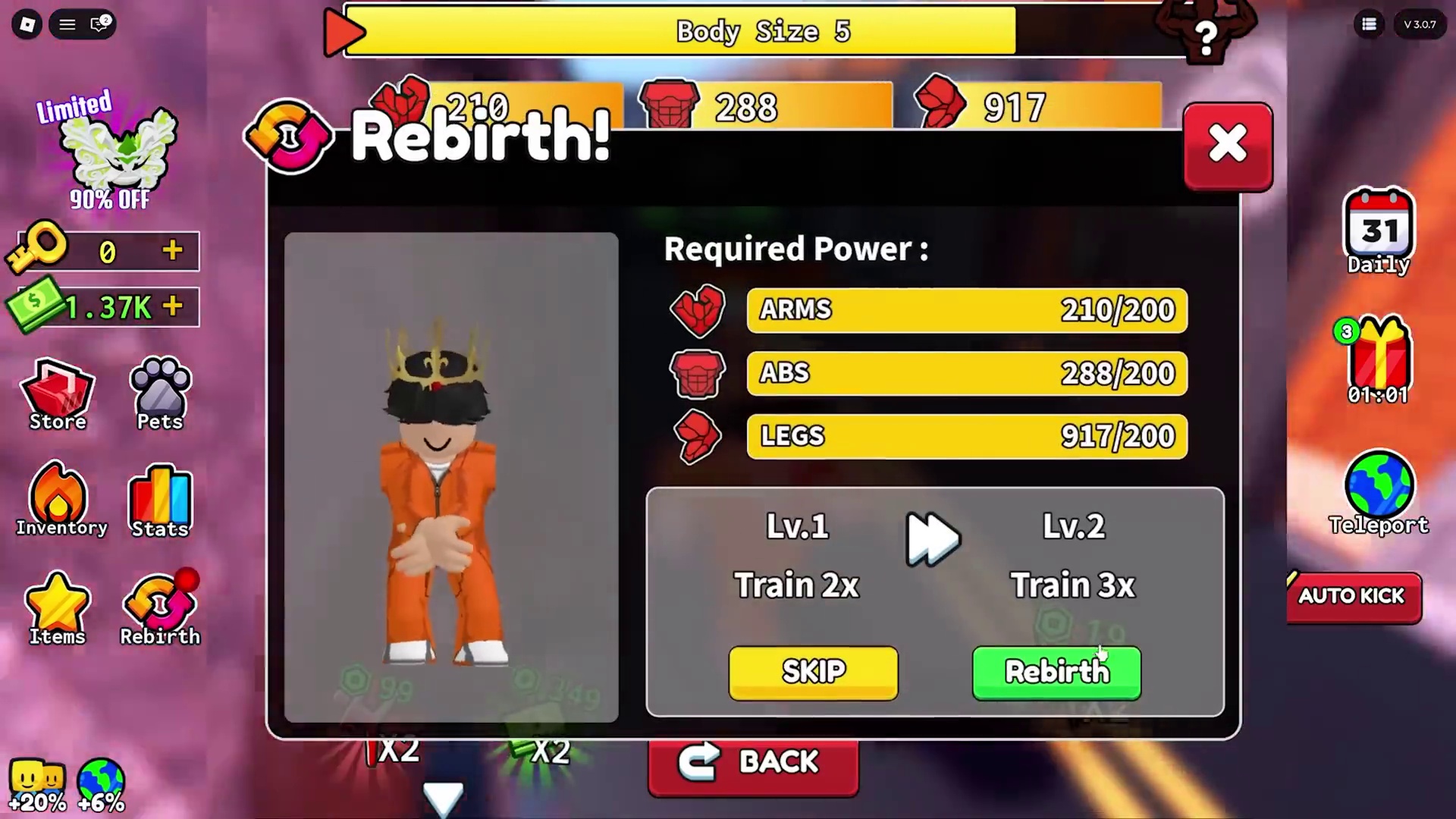Add more keys with plus button

(173, 250)
